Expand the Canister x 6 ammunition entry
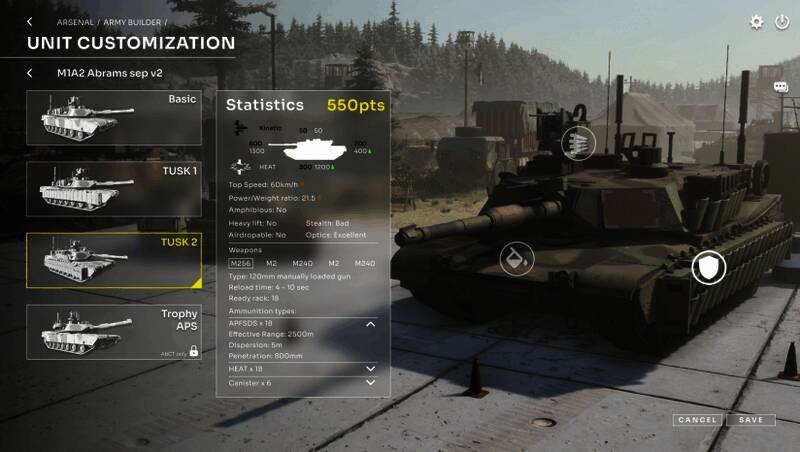 pyautogui.click(x=371, y=383)
